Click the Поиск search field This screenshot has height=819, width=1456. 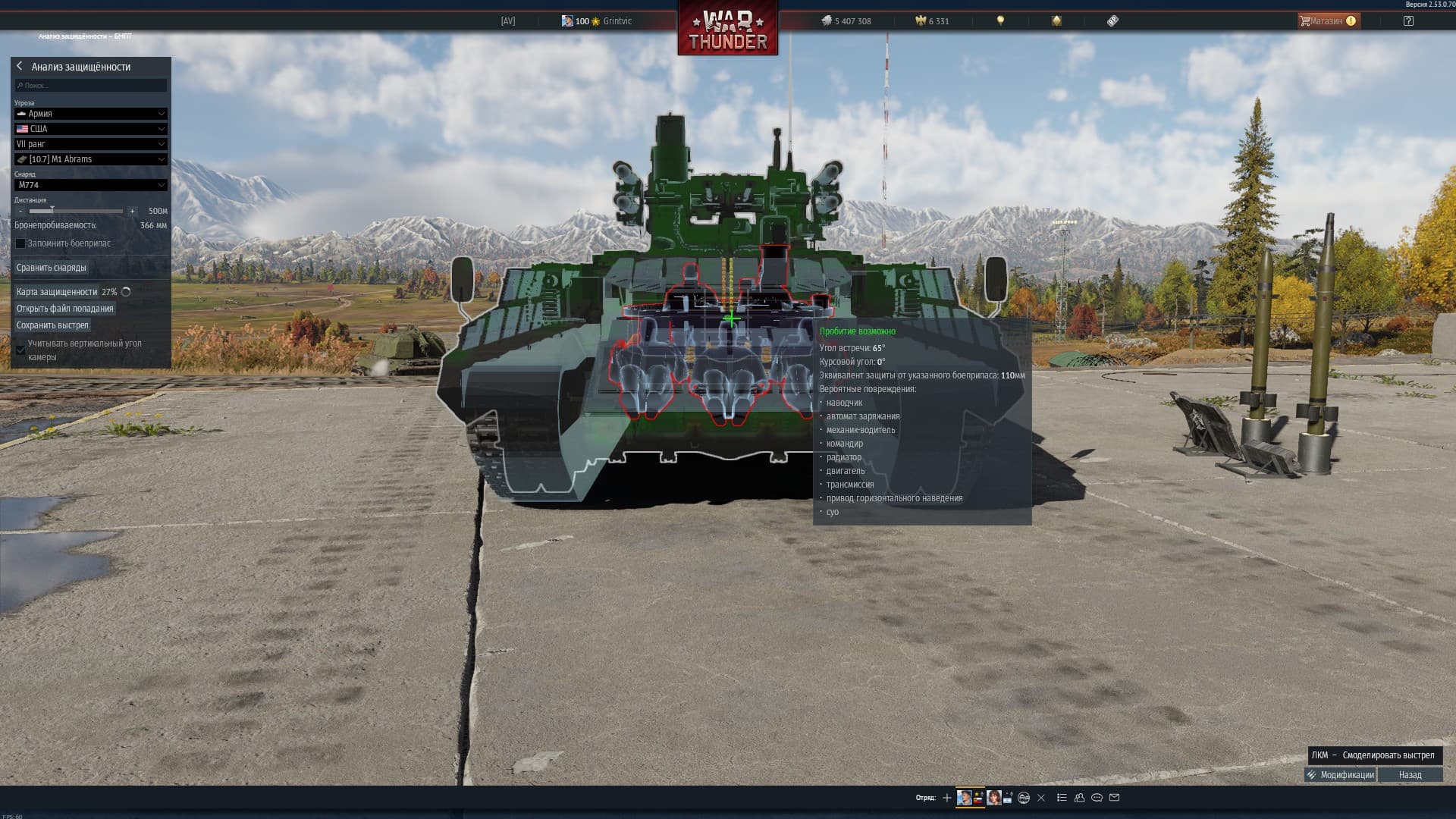click(91, 86)
